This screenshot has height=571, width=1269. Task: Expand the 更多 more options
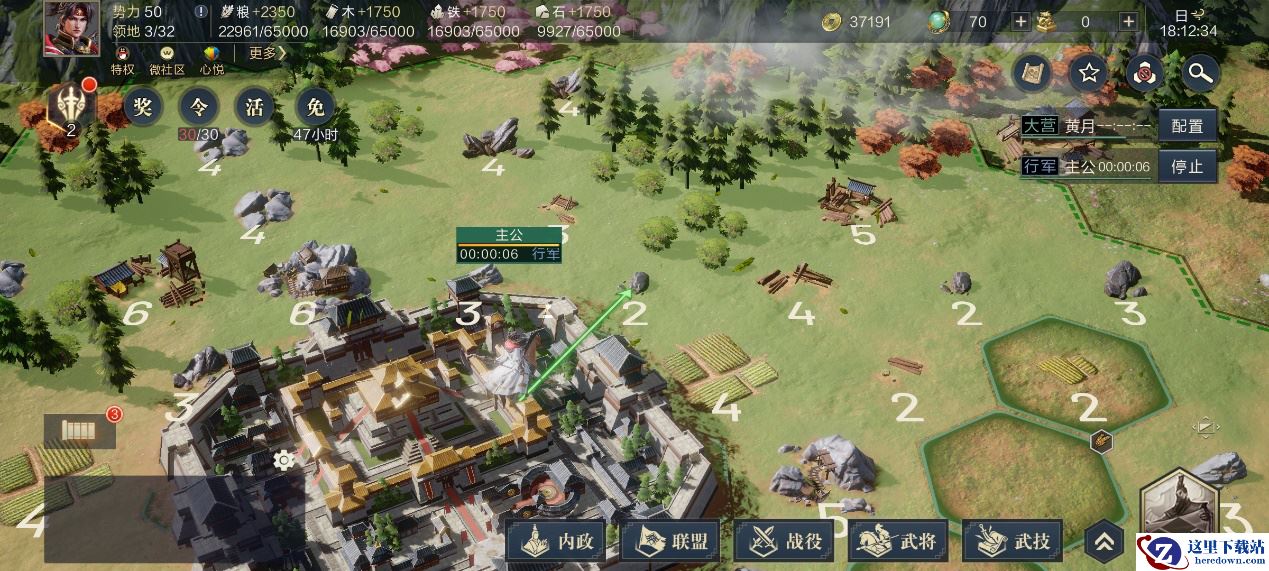266,53
